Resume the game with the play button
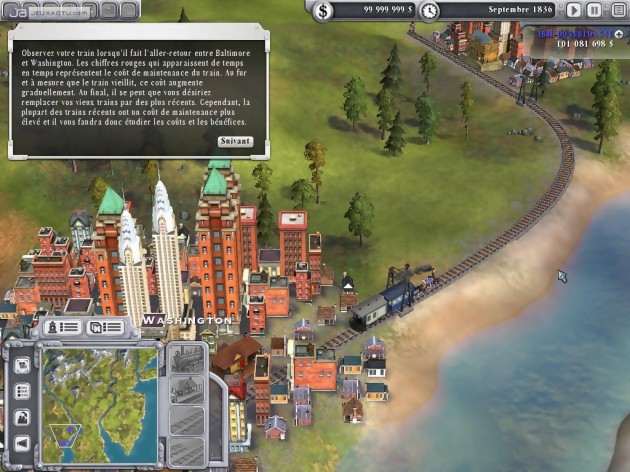 pos(574,10)
